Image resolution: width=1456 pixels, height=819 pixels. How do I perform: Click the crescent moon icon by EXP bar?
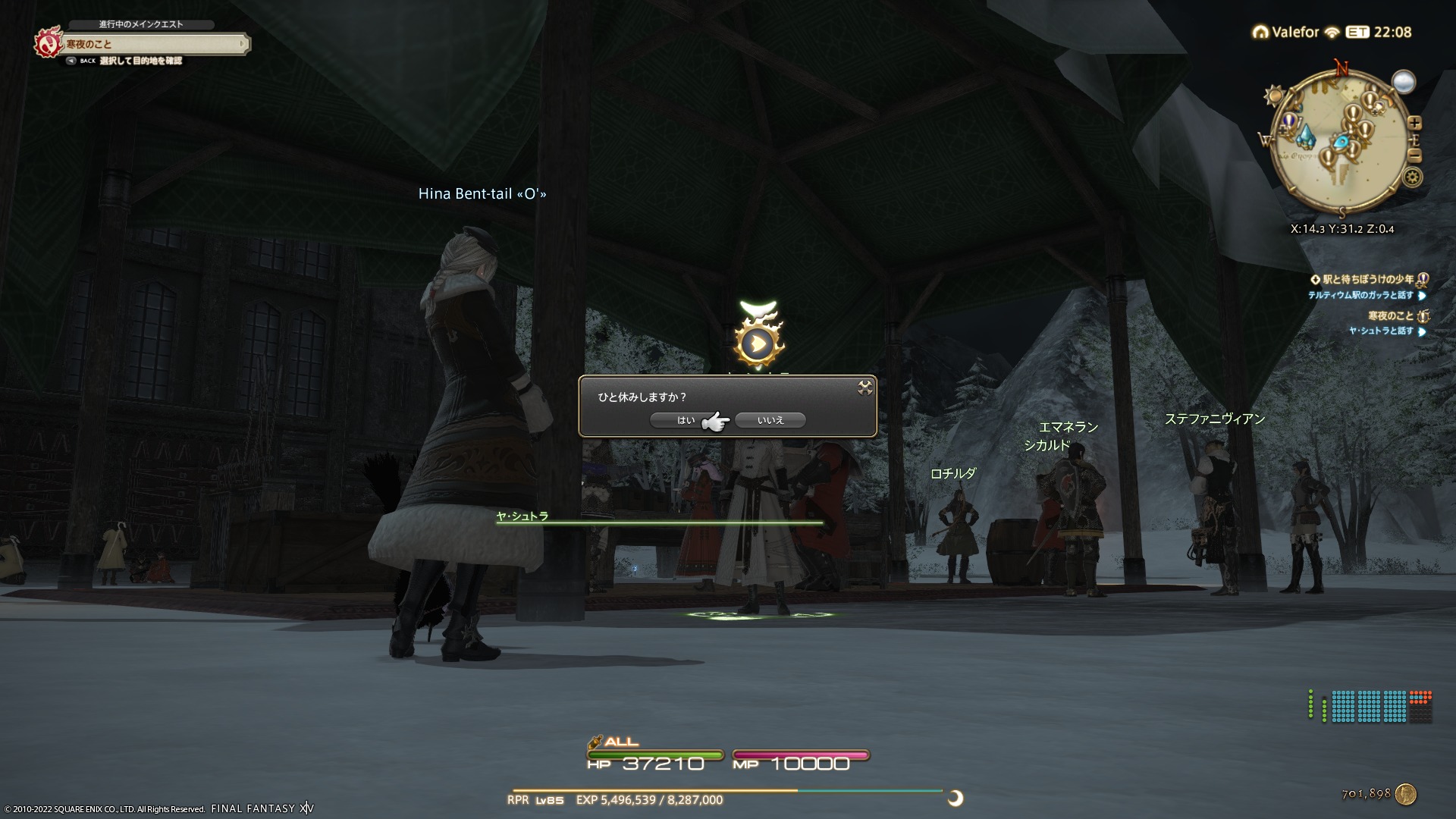coord(955,798)
